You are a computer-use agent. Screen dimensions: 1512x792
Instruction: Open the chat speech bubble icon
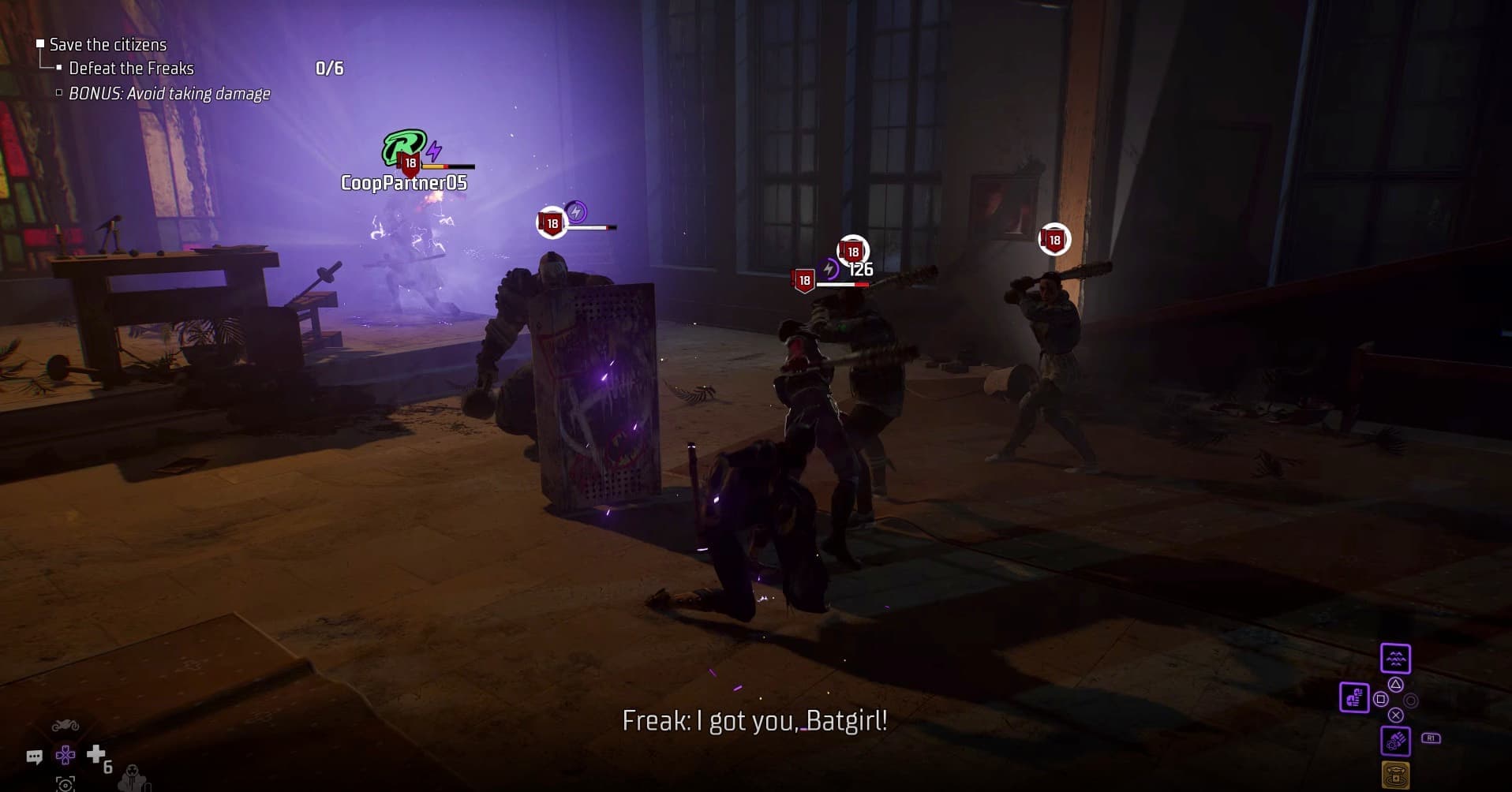pos(34,757)
